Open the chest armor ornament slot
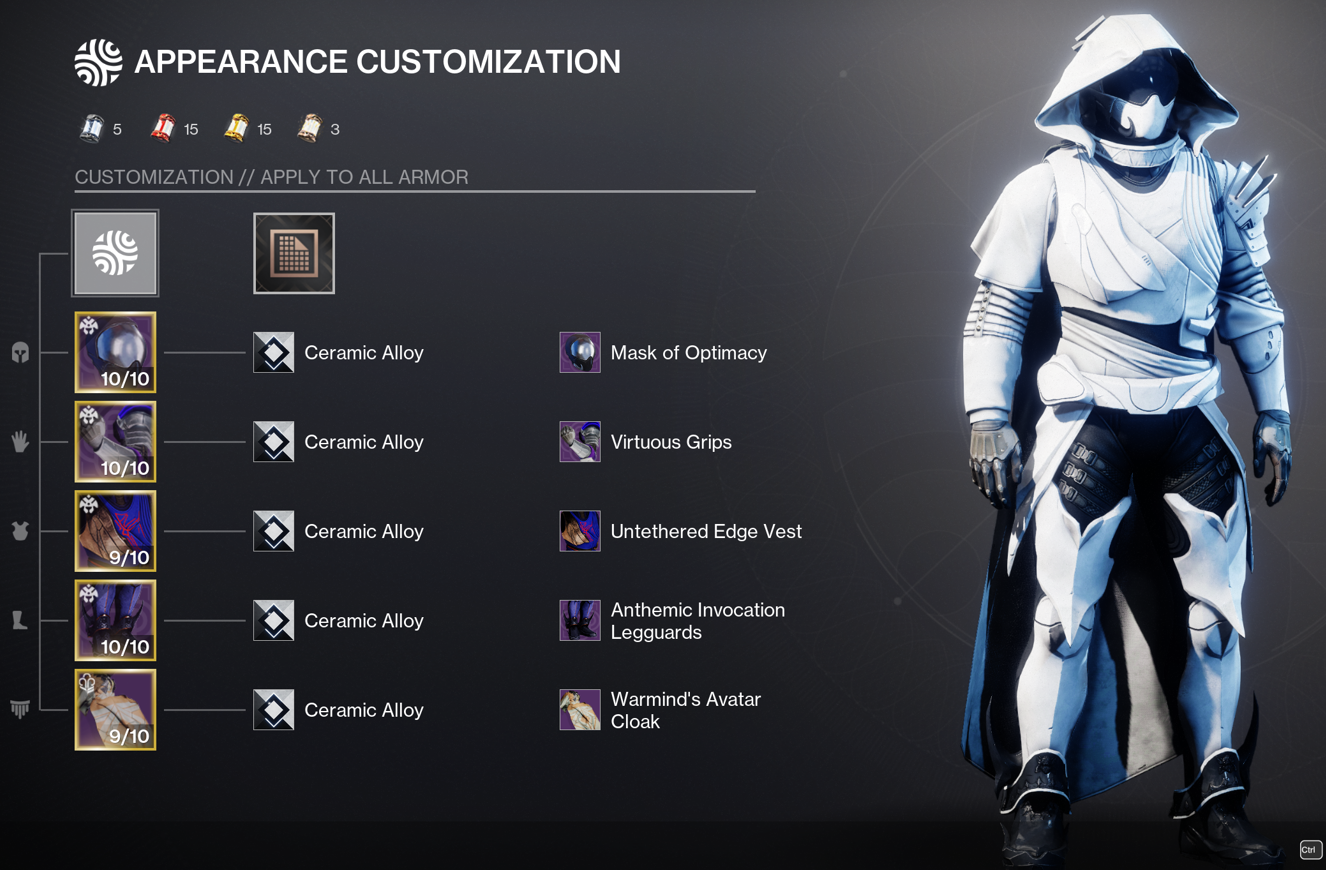1326x870 pixels. [115, 531]
